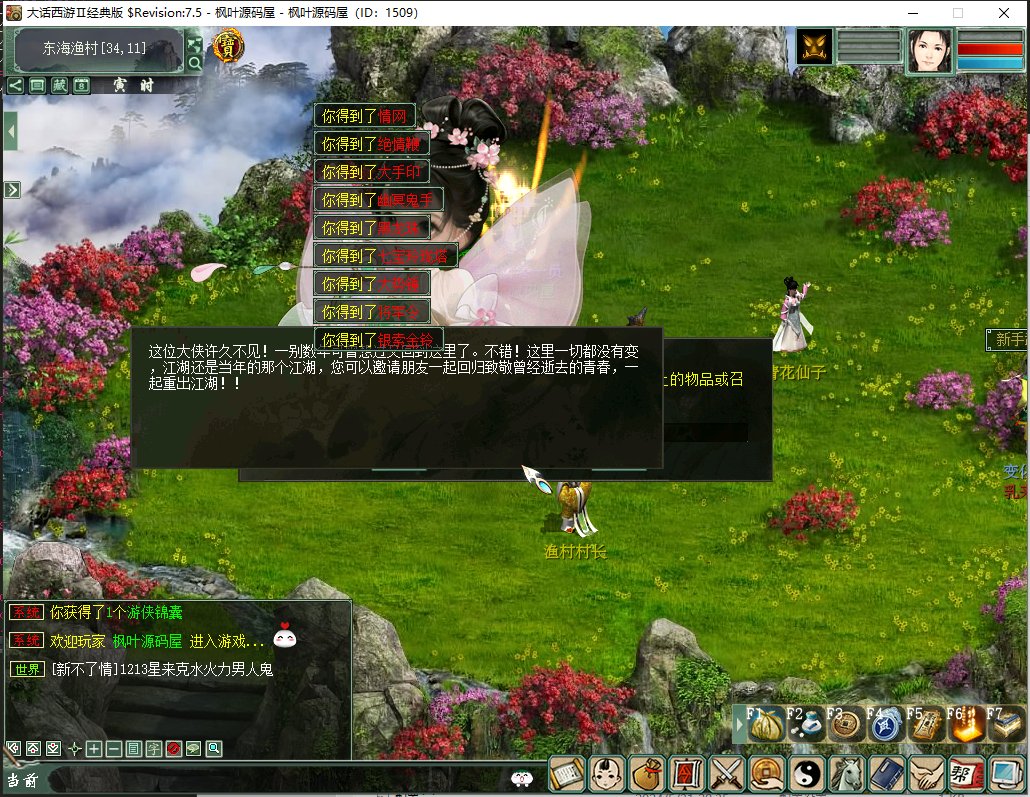Select the pet portrait with golden mask
The image size is (1030, 797).
tap(815, 47)
